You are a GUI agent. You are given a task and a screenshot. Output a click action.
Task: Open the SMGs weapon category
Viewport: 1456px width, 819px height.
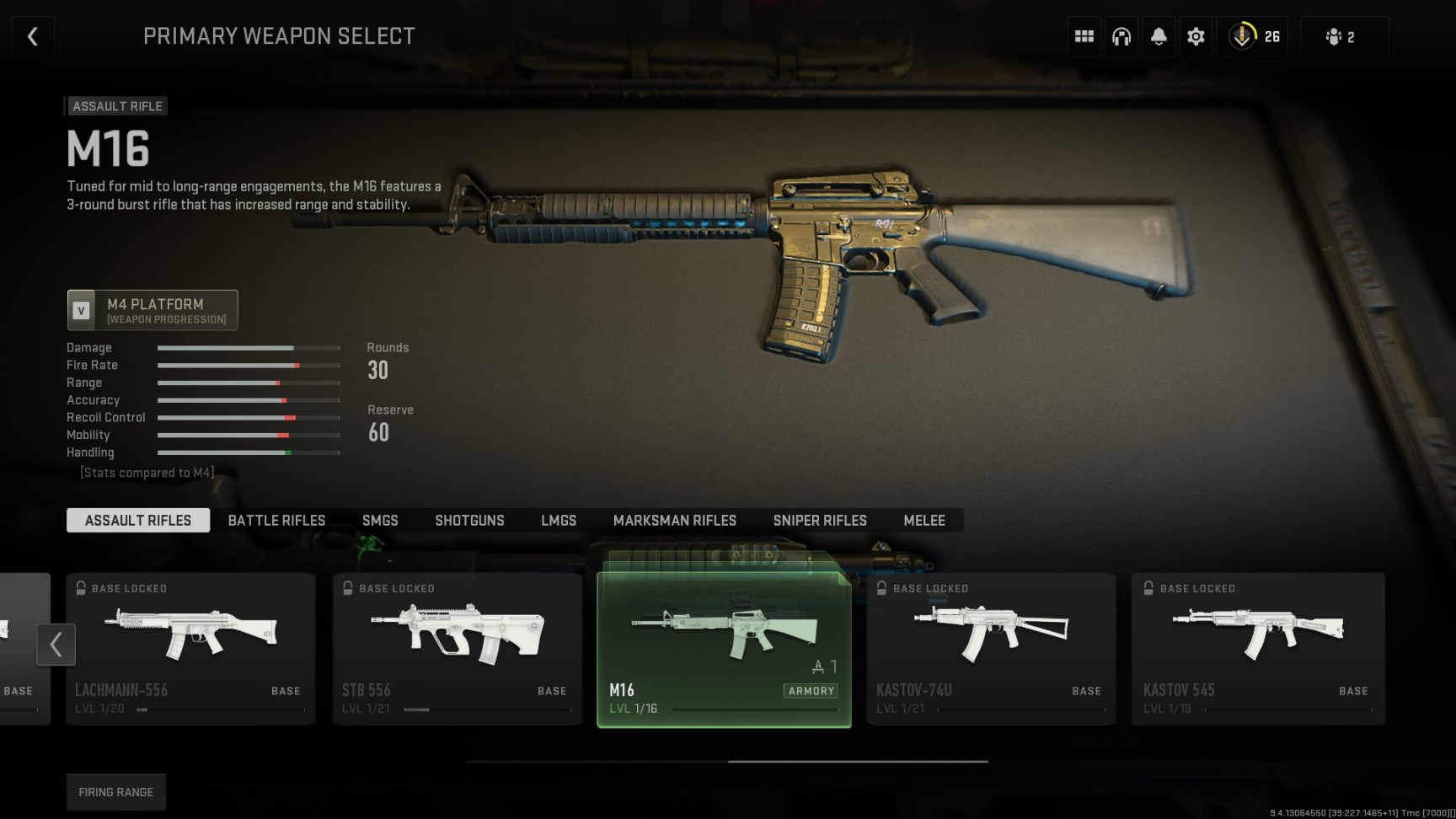380,520
